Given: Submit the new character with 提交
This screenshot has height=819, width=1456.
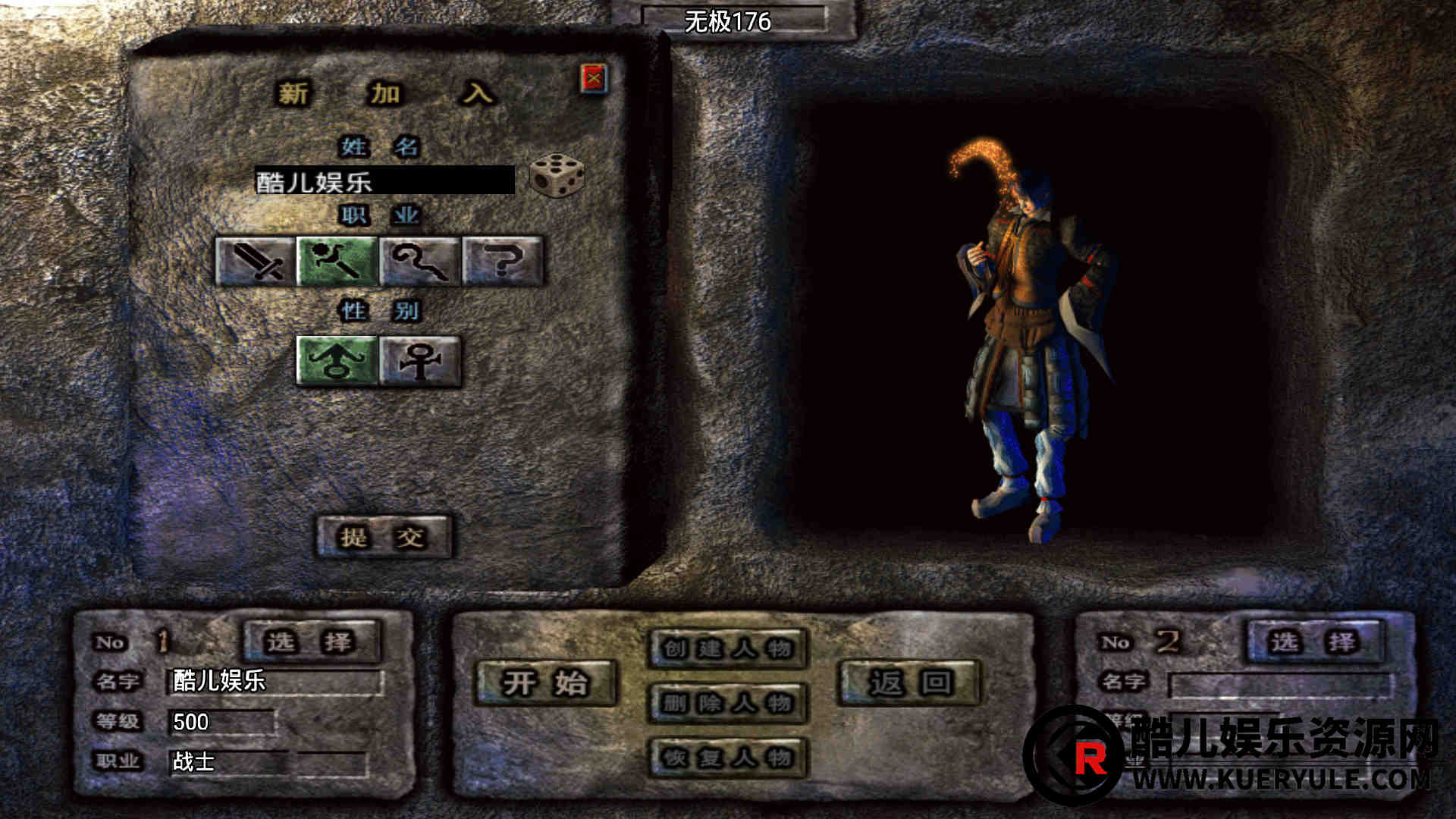Looking at the screenshot, I should [383, 537].
